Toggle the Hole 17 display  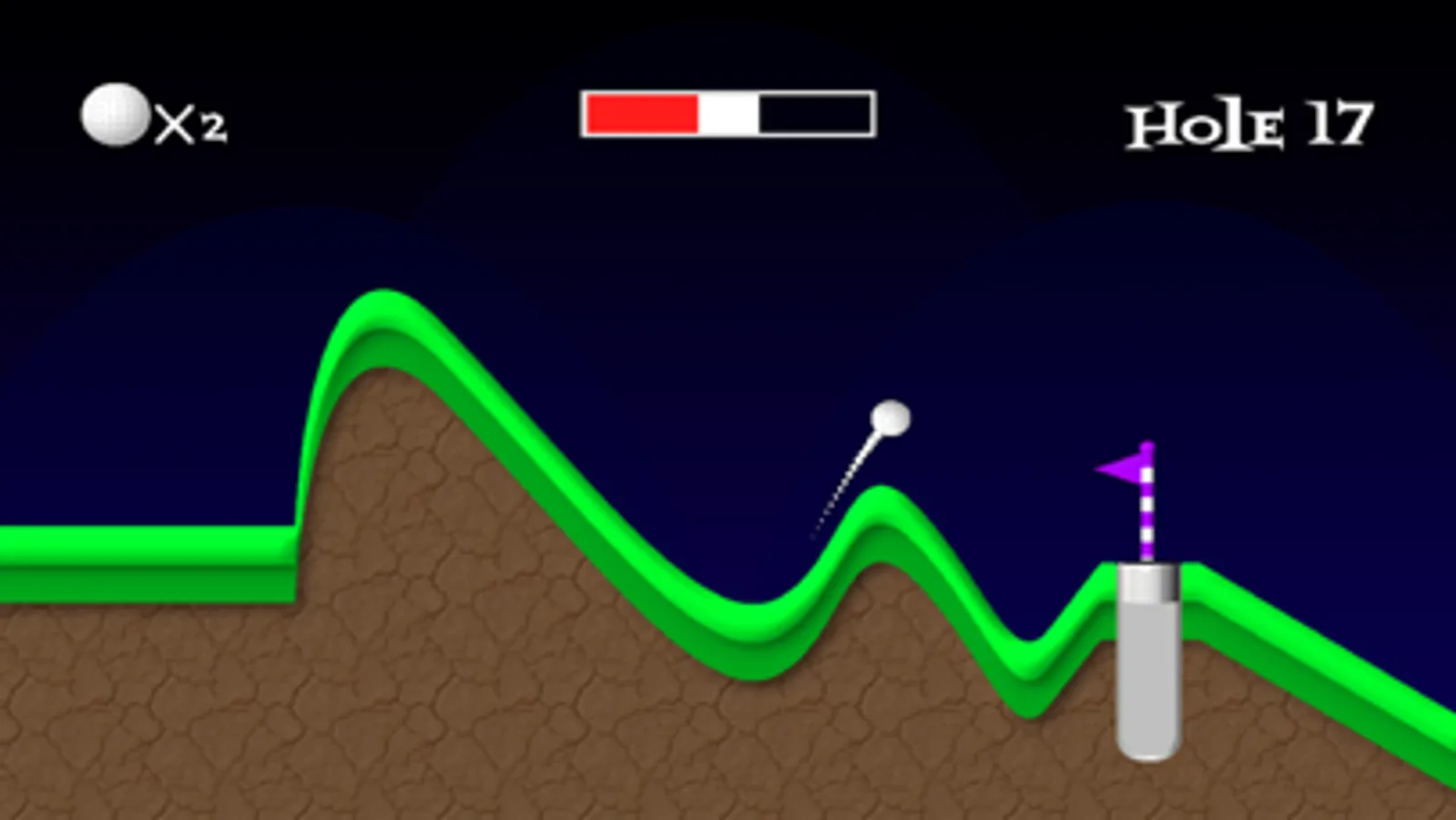click(1247, 121)
